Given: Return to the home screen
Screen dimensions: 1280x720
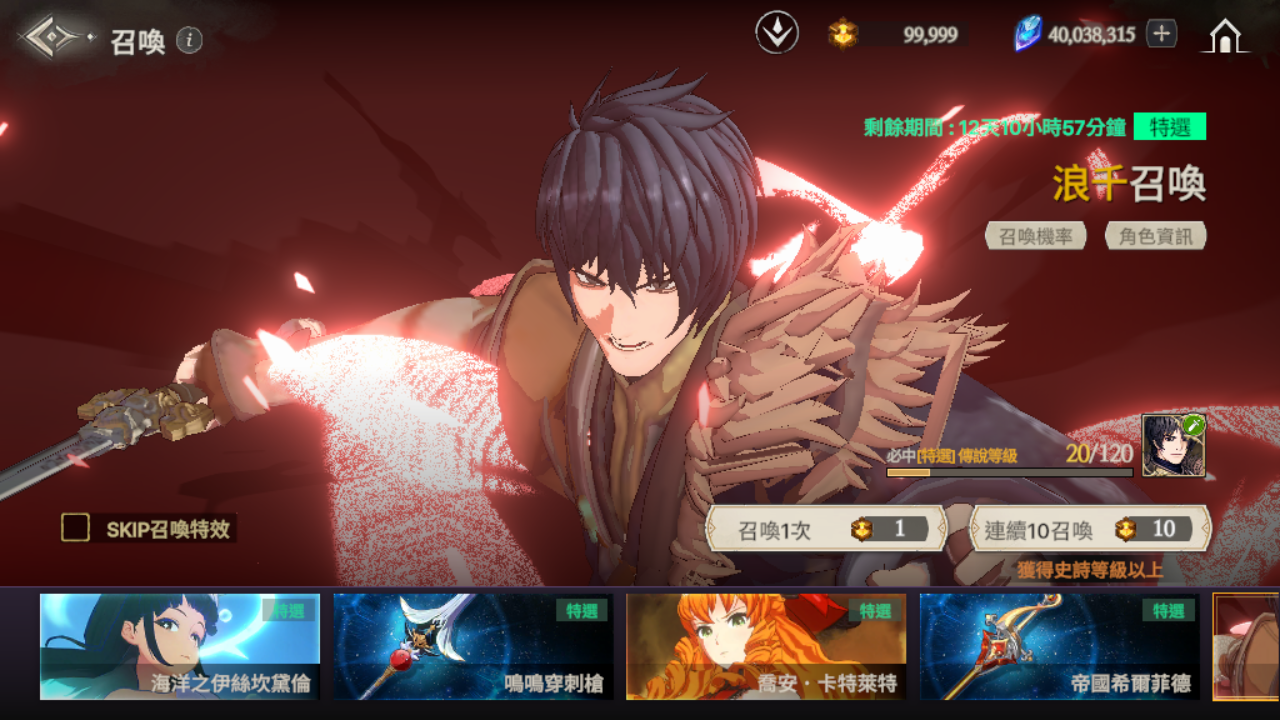Looking at the screenshot, I should click(1225, 36).
